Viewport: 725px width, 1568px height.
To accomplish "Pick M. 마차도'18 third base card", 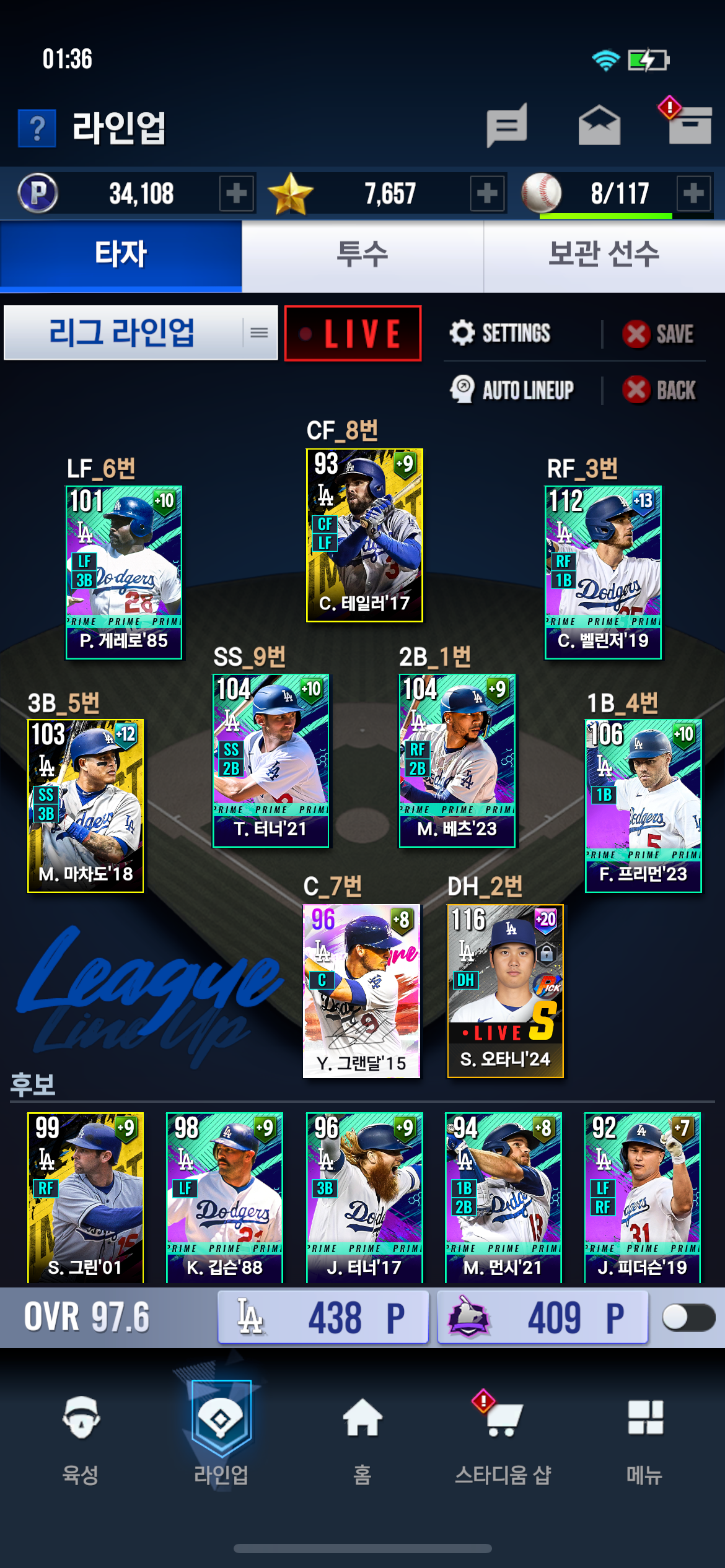I will click(x=86, y=805).
